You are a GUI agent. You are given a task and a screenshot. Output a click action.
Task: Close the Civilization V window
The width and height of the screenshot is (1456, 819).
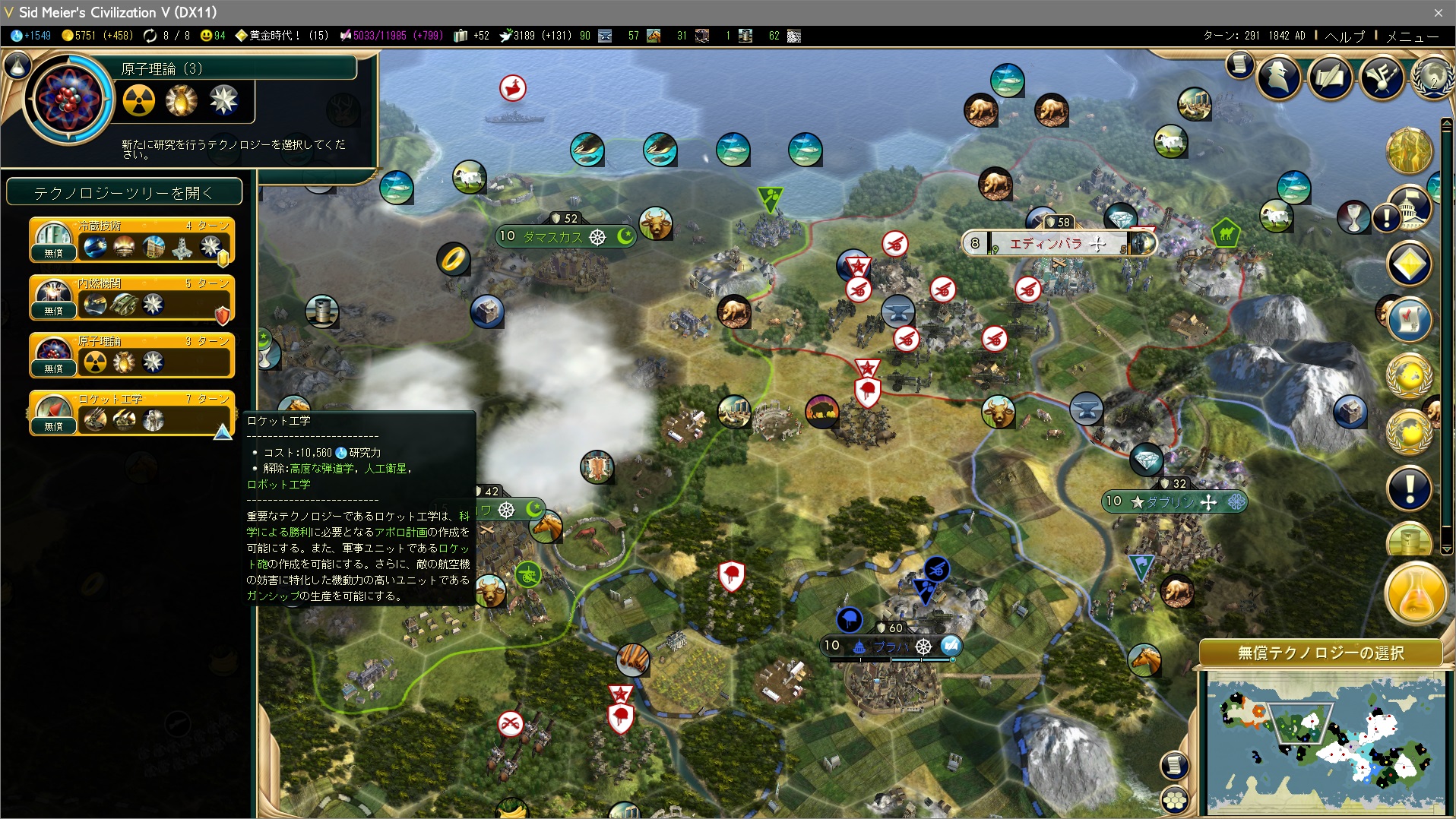pyautogui.click(x=1438, y=12)
